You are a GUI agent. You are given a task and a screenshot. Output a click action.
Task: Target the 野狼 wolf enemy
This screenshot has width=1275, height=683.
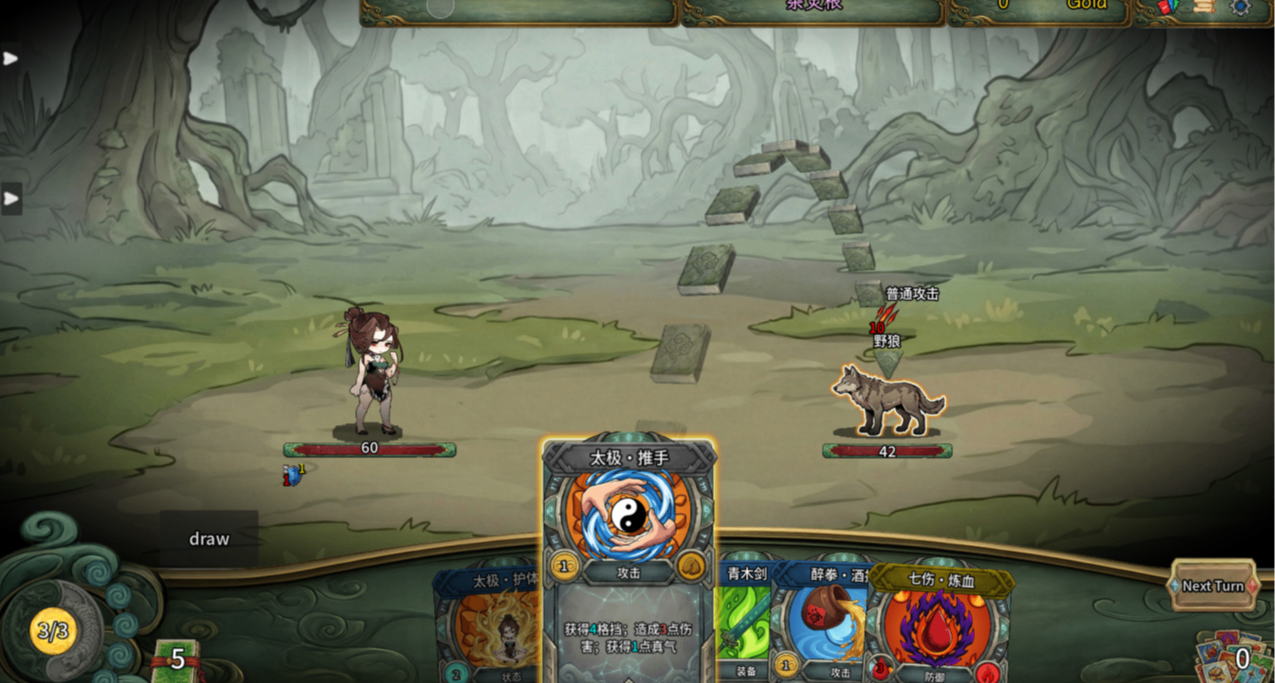click(x=887, y=400)
